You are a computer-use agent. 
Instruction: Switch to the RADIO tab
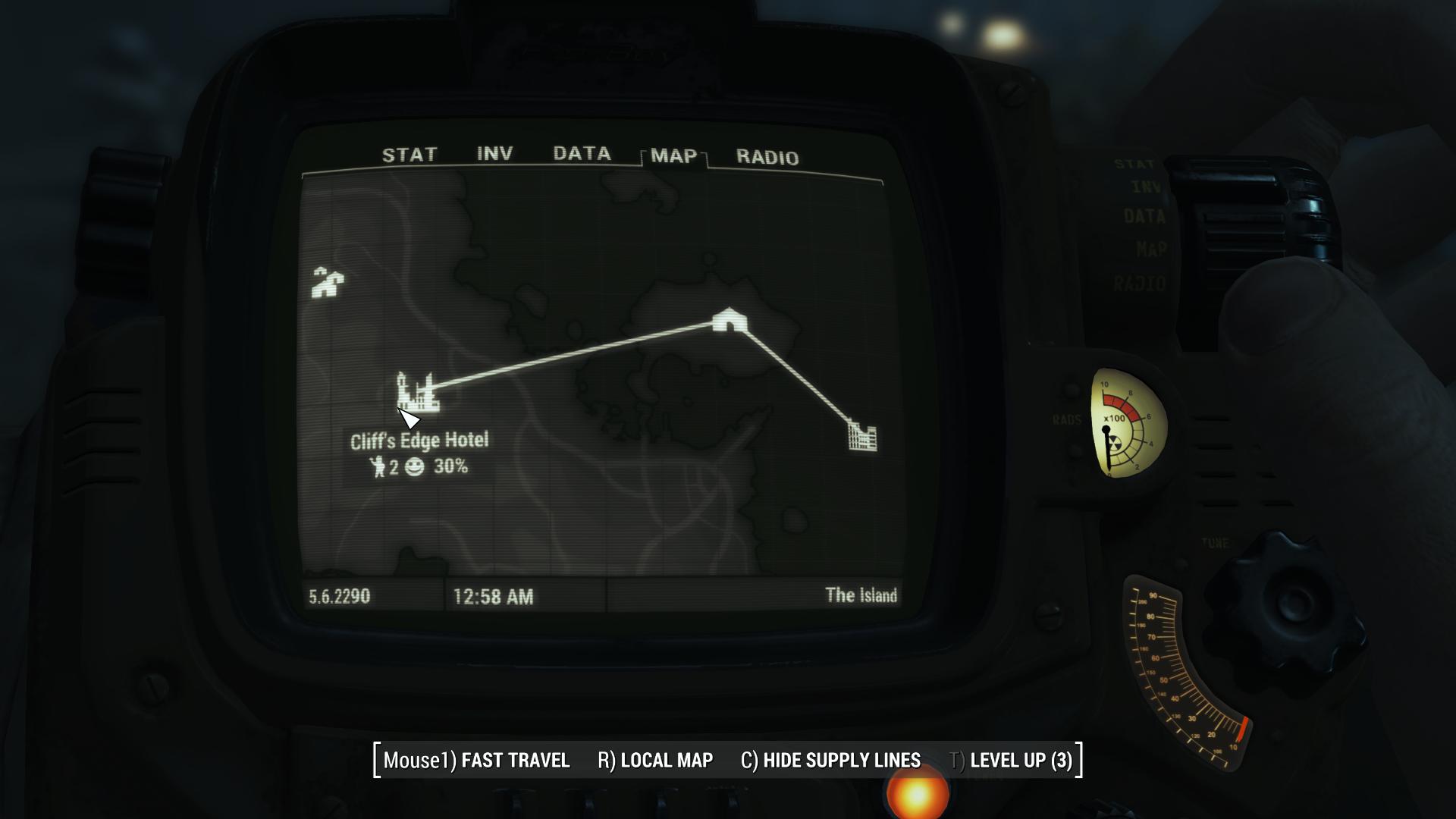pyautogui.click(x=767, y=158)
